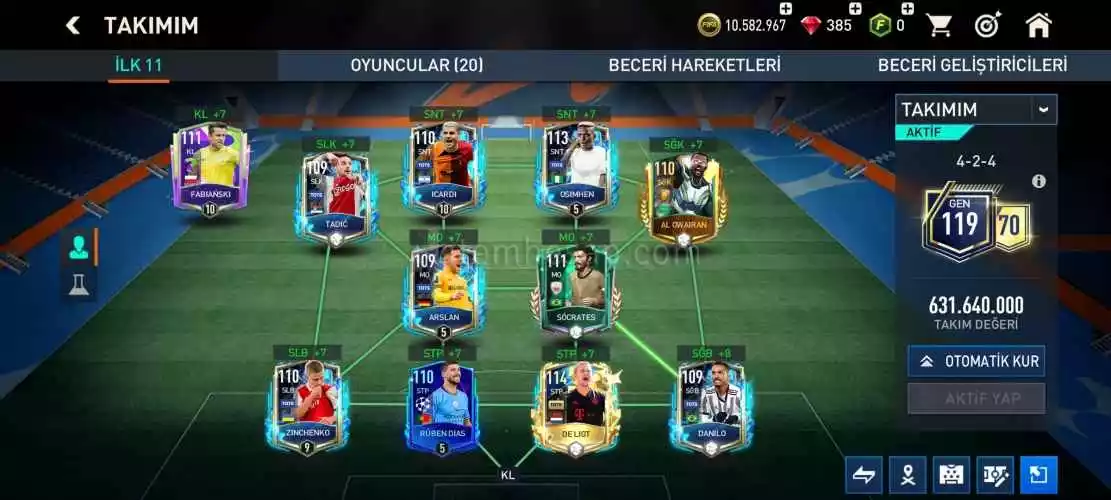
Task: Add more coins with the plus button
Action: (785, 9)
